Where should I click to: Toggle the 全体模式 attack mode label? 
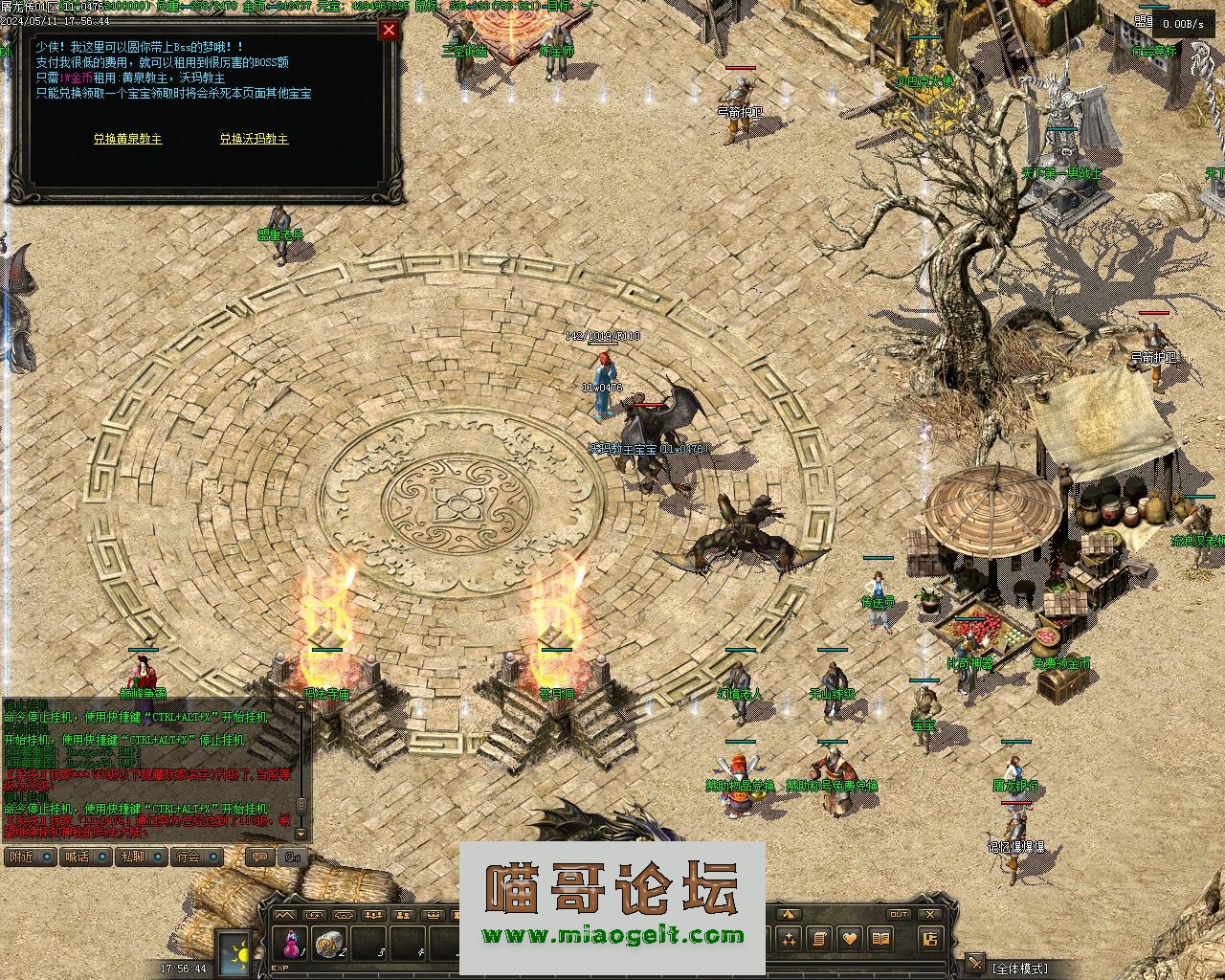[1019, 969]
